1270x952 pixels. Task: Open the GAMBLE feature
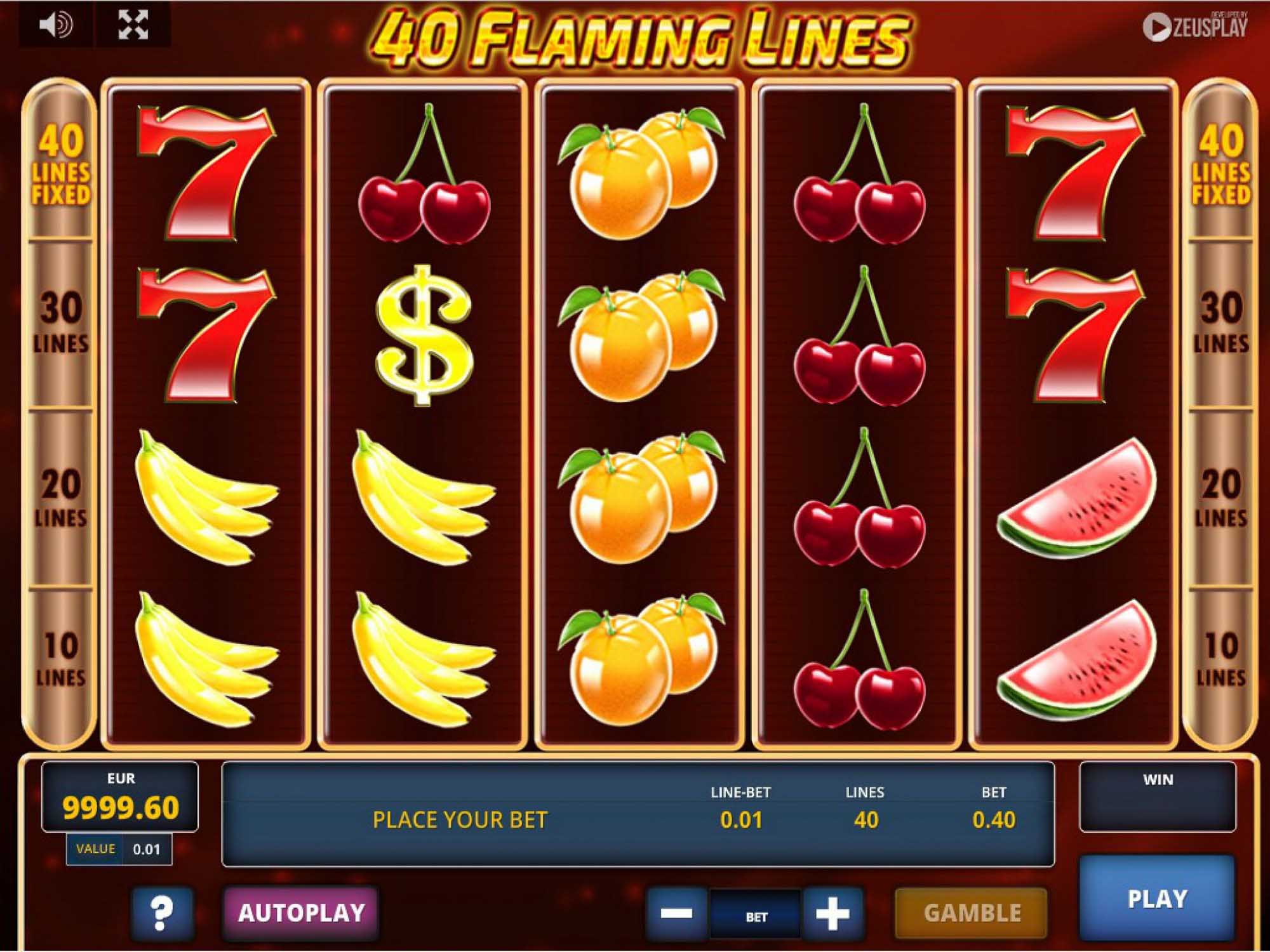(x=972, y=913)
